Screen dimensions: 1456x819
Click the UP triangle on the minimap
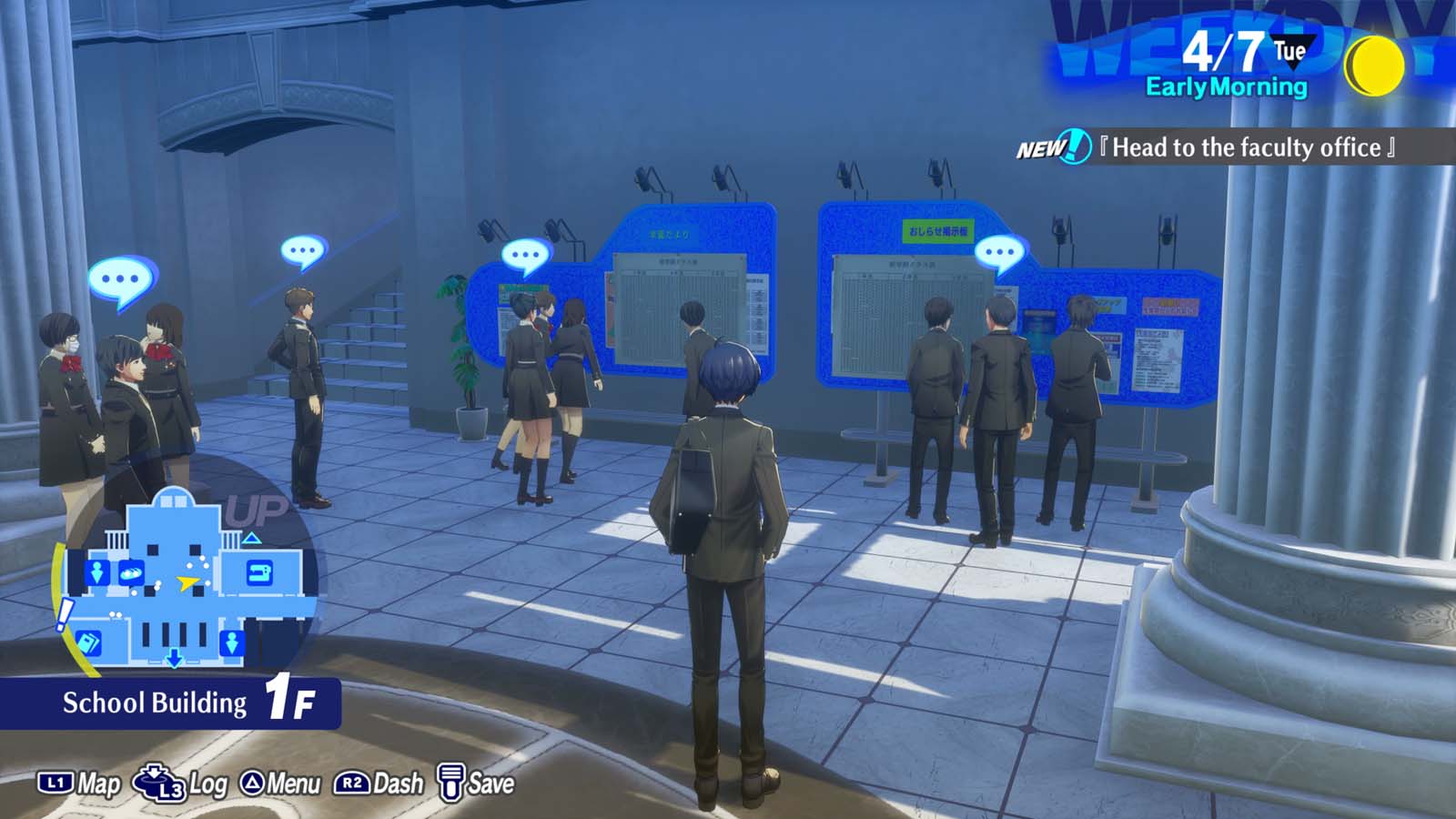point(251,537)
